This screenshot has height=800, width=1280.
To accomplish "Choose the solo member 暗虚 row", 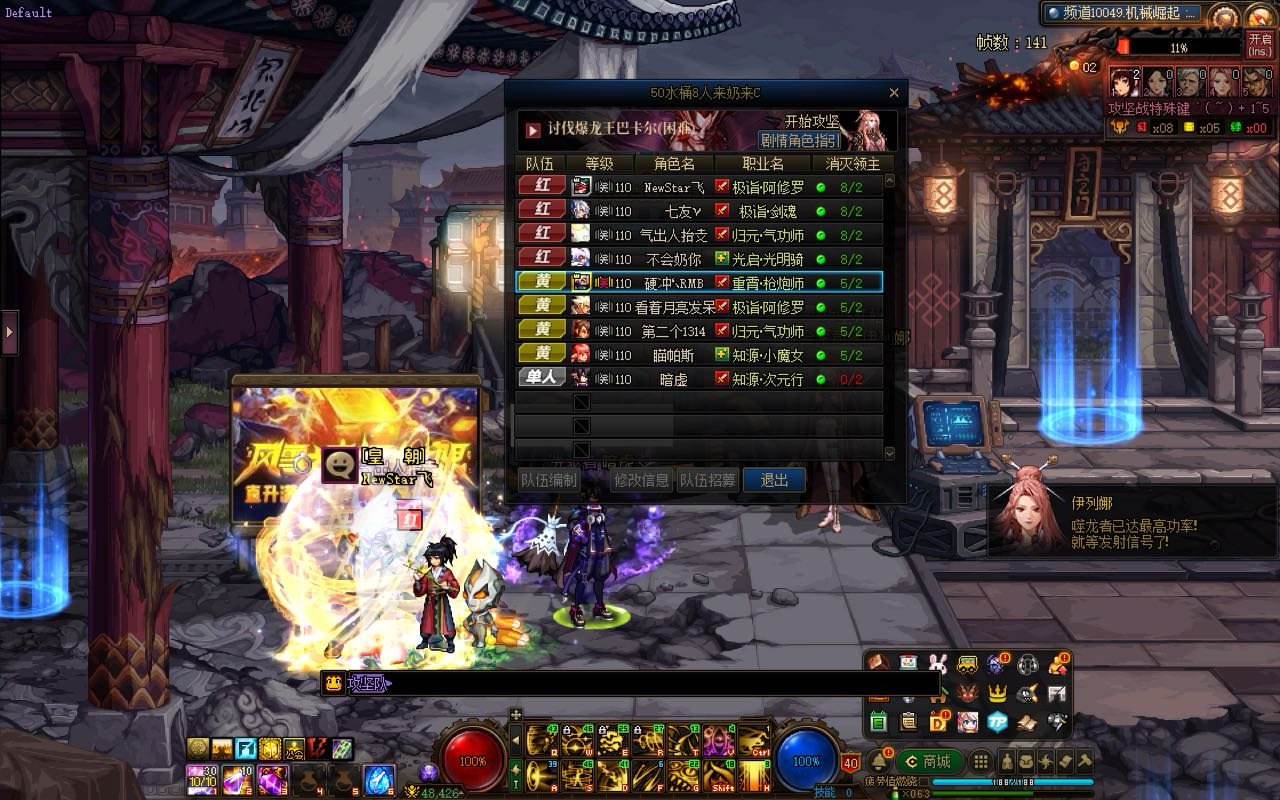I will [x=698, y=379].
